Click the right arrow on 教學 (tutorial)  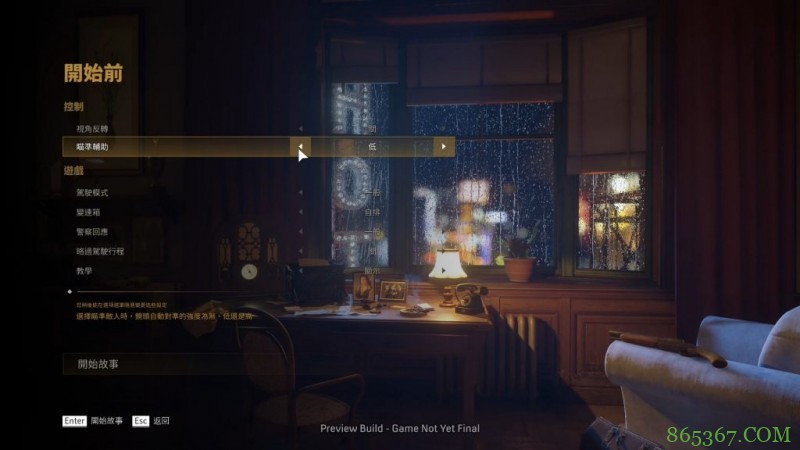(444, 270)
